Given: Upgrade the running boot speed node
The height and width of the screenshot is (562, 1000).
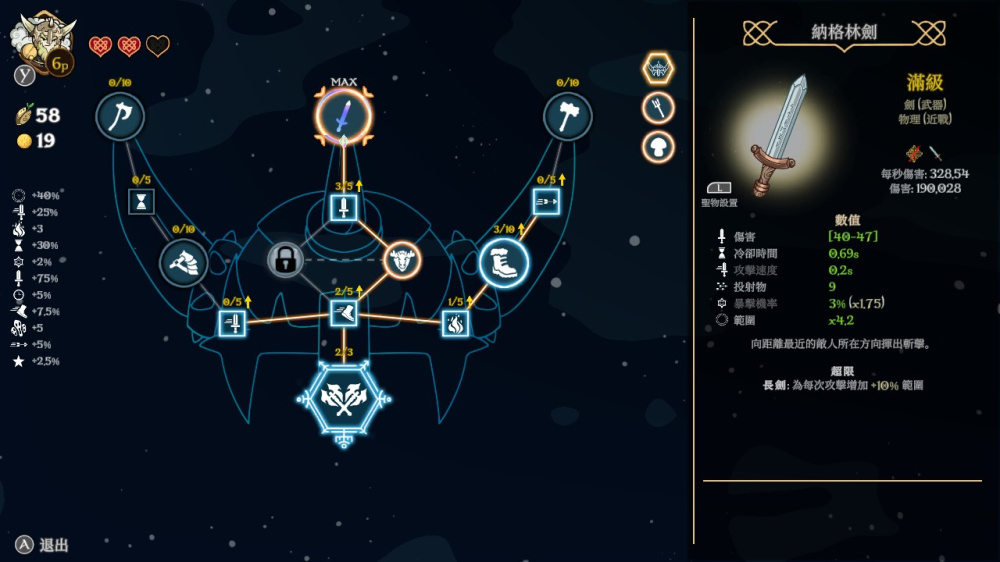Looking at the screenshot, I should pyautogui.click(x=343, y=314).
